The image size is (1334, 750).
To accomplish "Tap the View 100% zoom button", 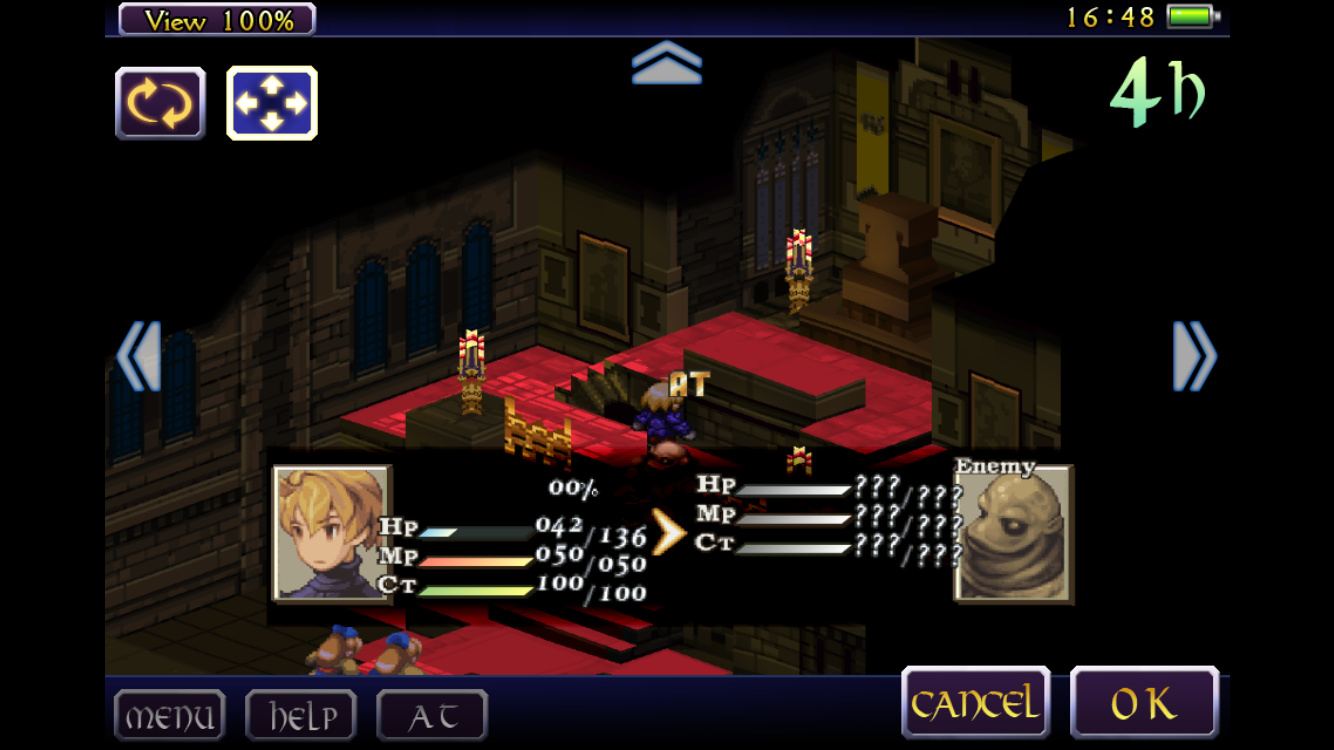I will point(217,19).
